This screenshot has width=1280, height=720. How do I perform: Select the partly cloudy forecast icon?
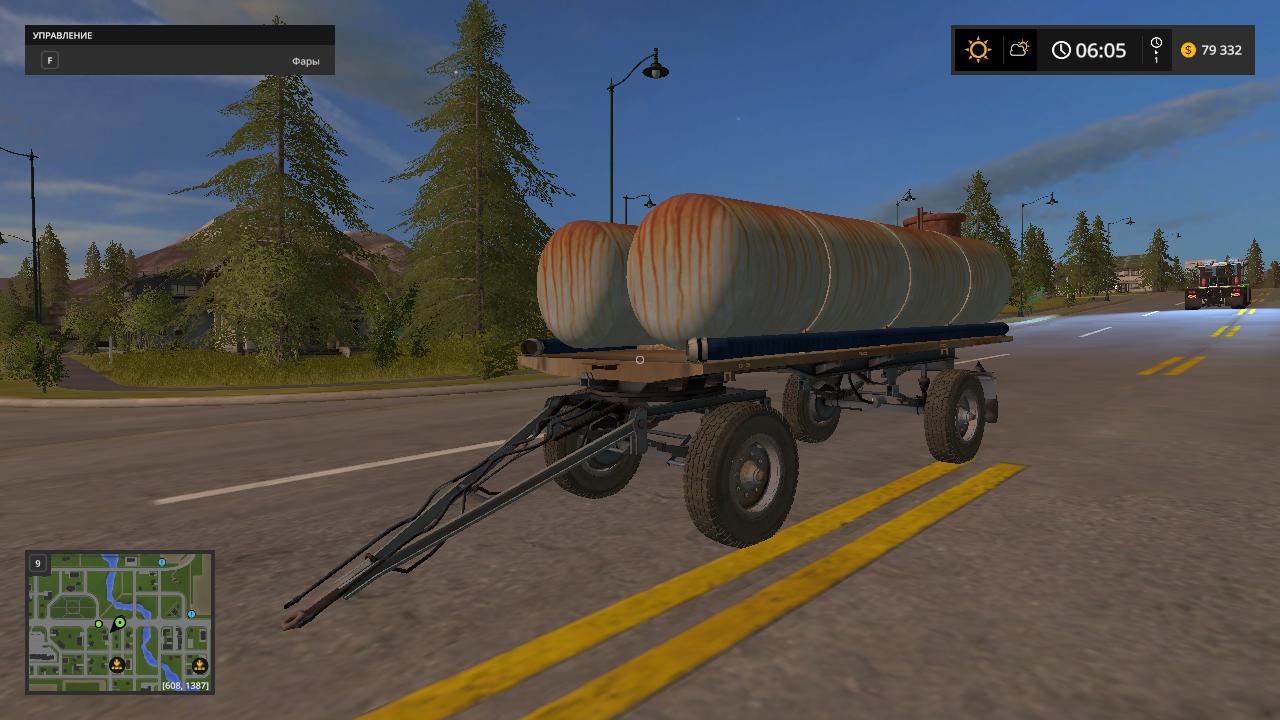1019,49
